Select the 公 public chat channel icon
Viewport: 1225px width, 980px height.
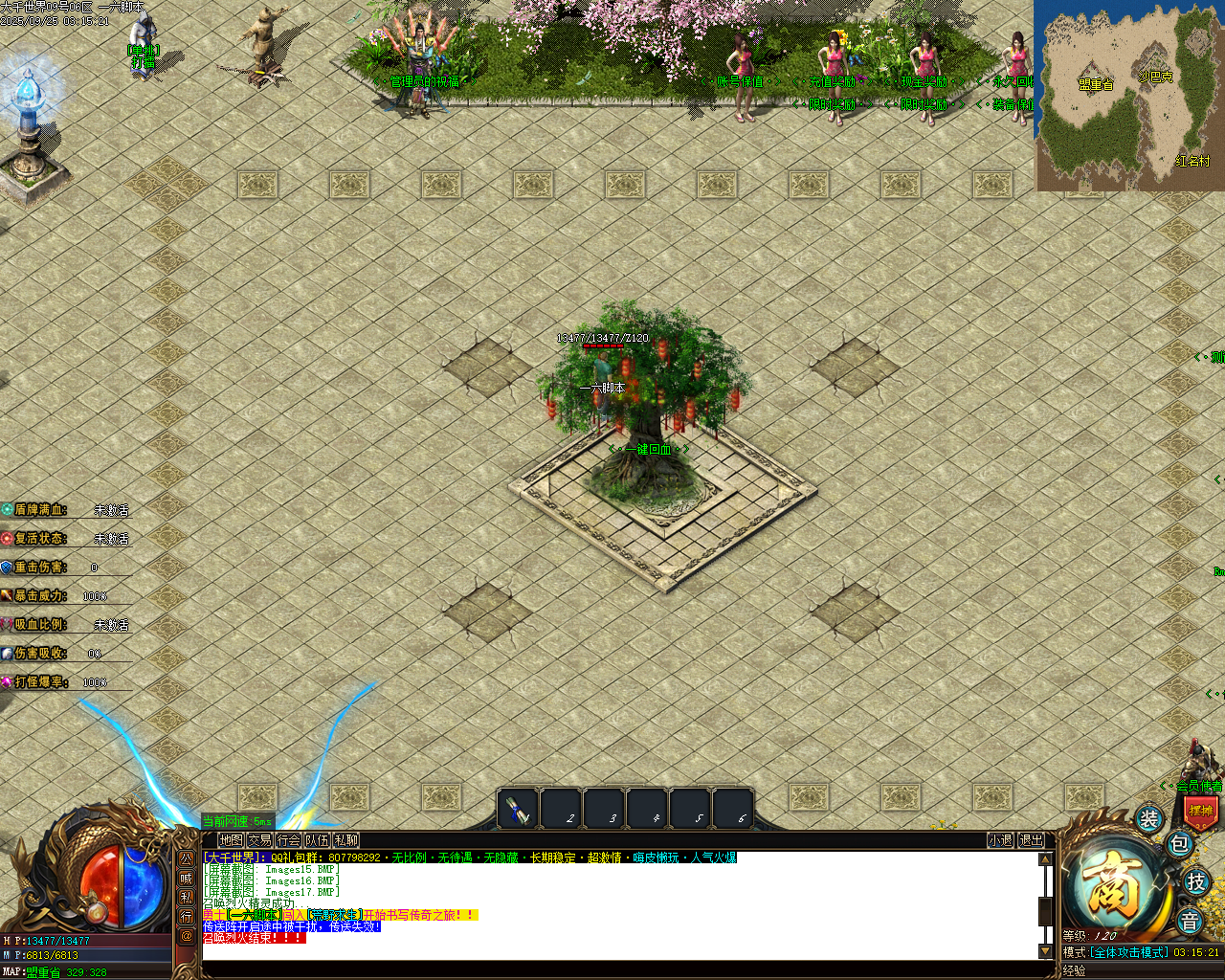tap(187, 859)
